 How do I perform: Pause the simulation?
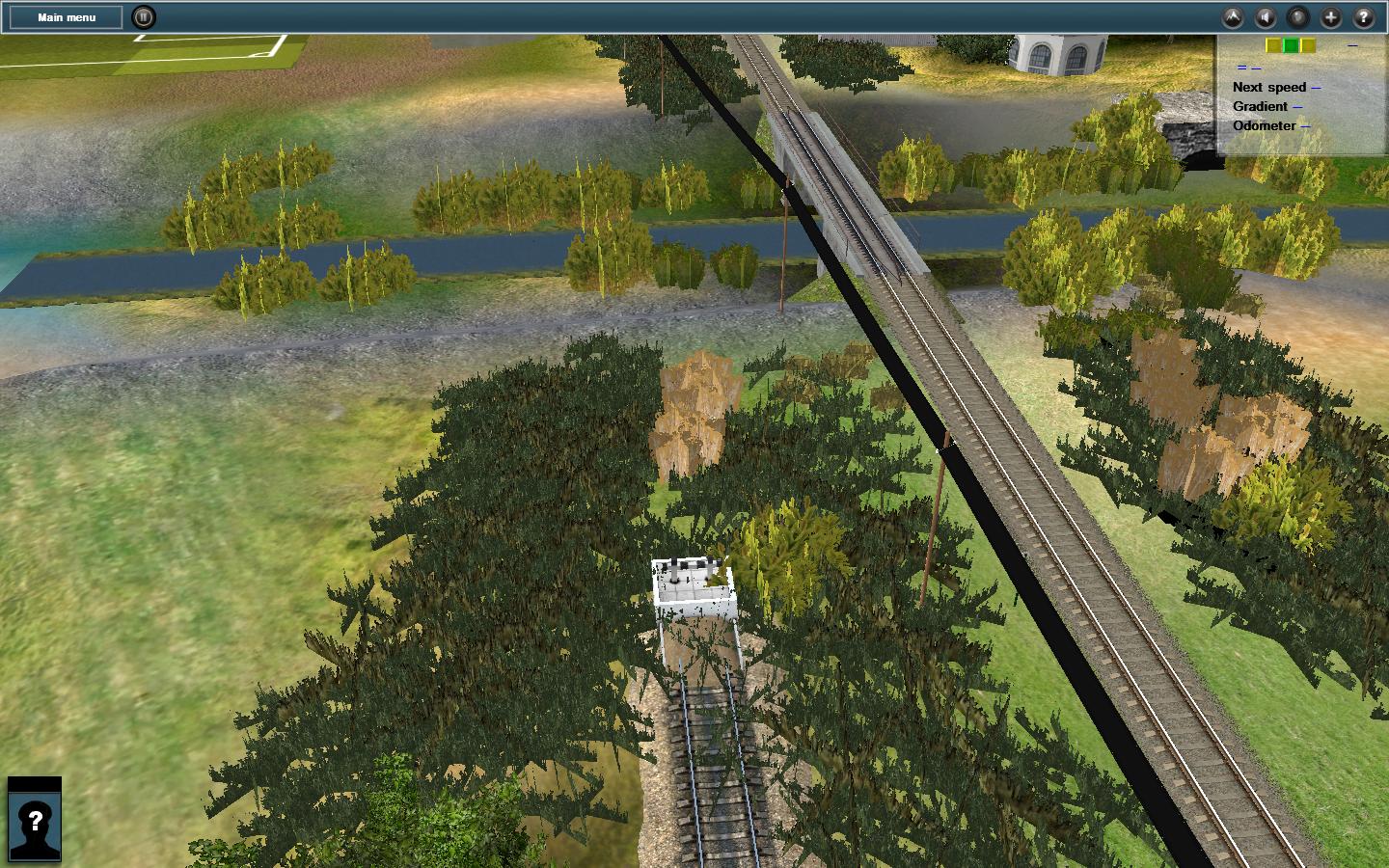(x=143, y=17)
